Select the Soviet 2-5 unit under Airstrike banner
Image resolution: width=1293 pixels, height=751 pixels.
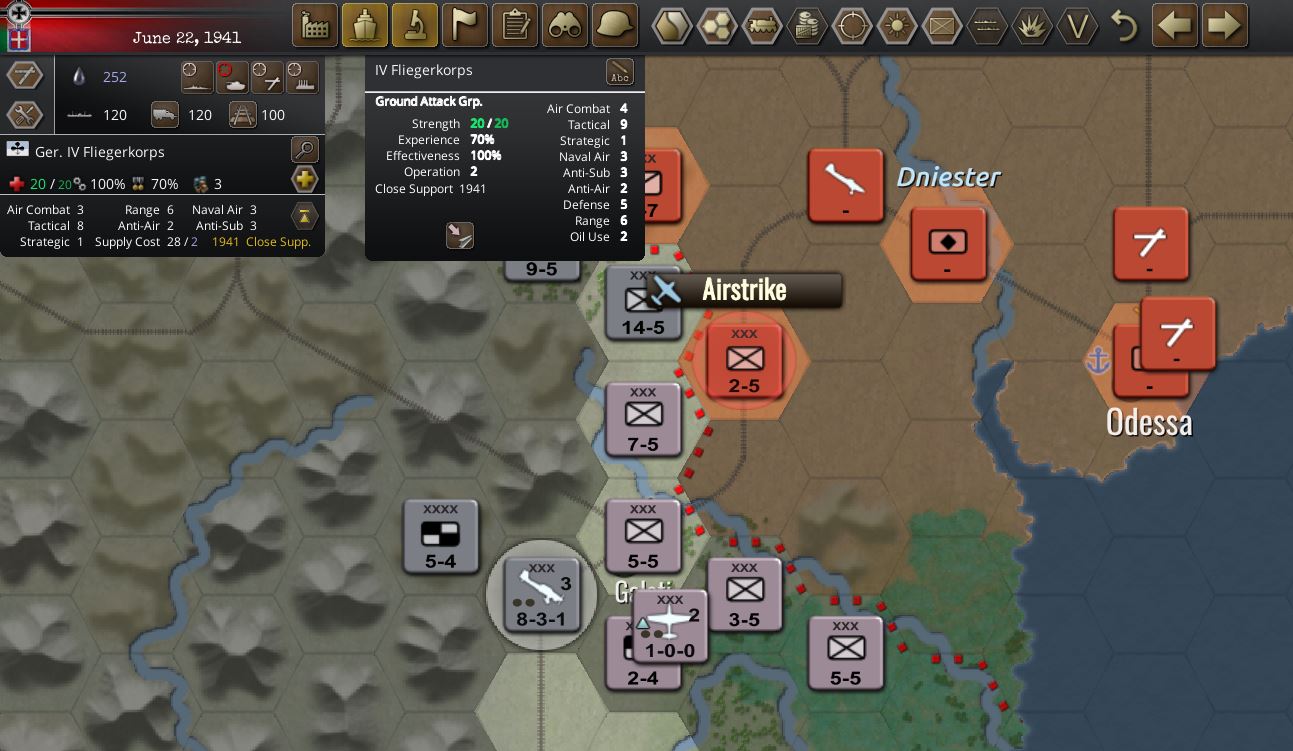744,361
